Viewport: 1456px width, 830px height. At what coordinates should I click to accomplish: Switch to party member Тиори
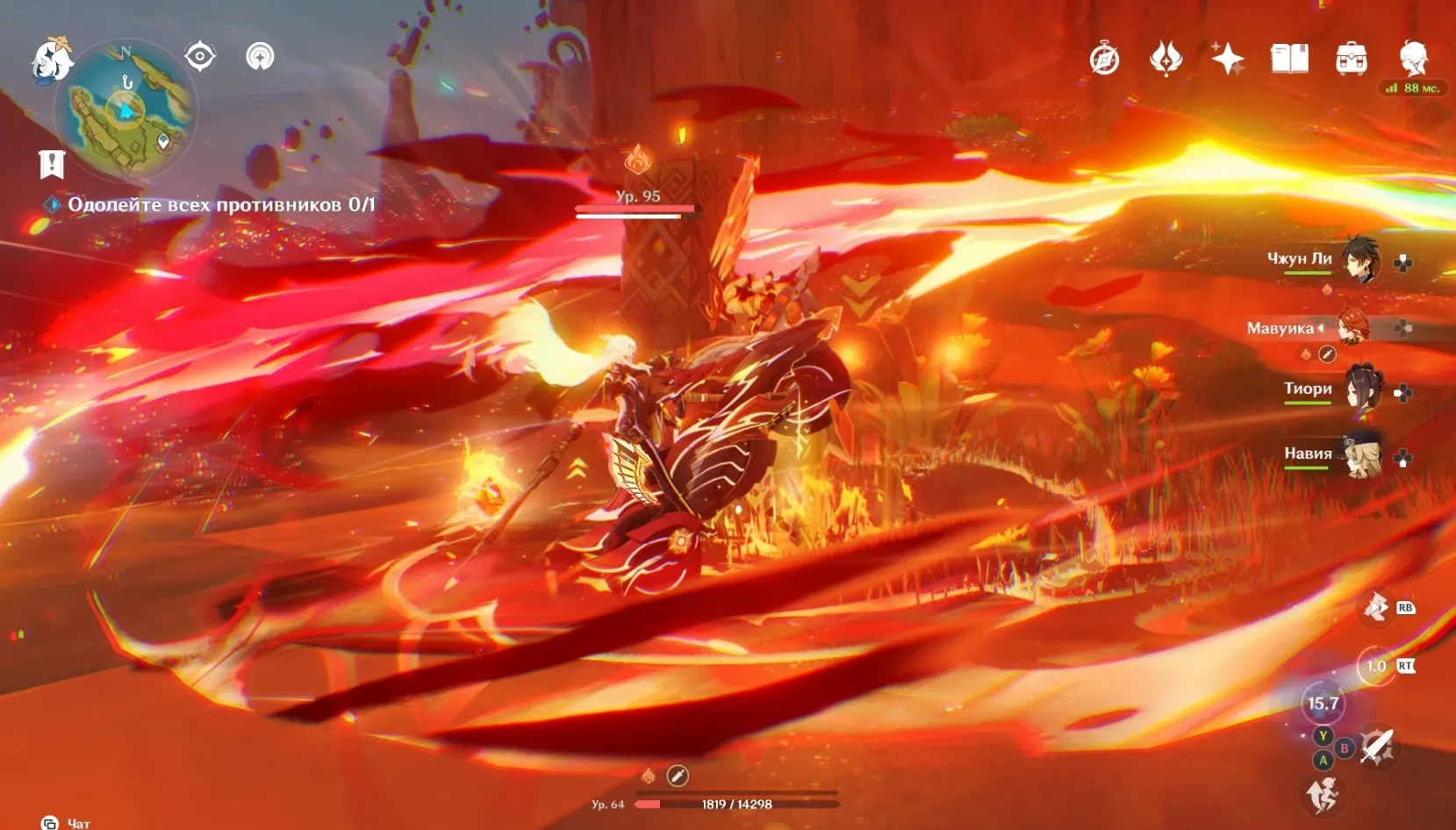tap(1361, 390)
